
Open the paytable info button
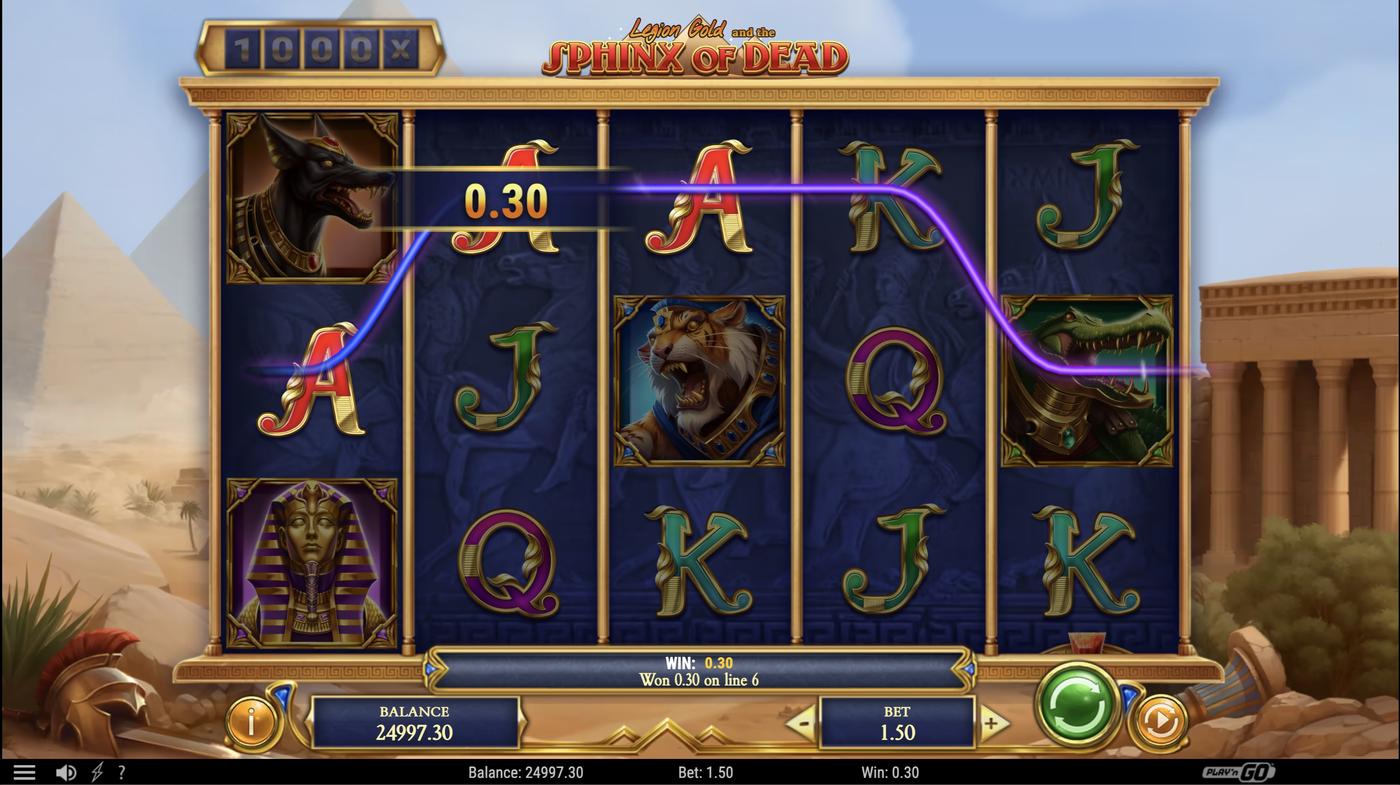(251, 722)
